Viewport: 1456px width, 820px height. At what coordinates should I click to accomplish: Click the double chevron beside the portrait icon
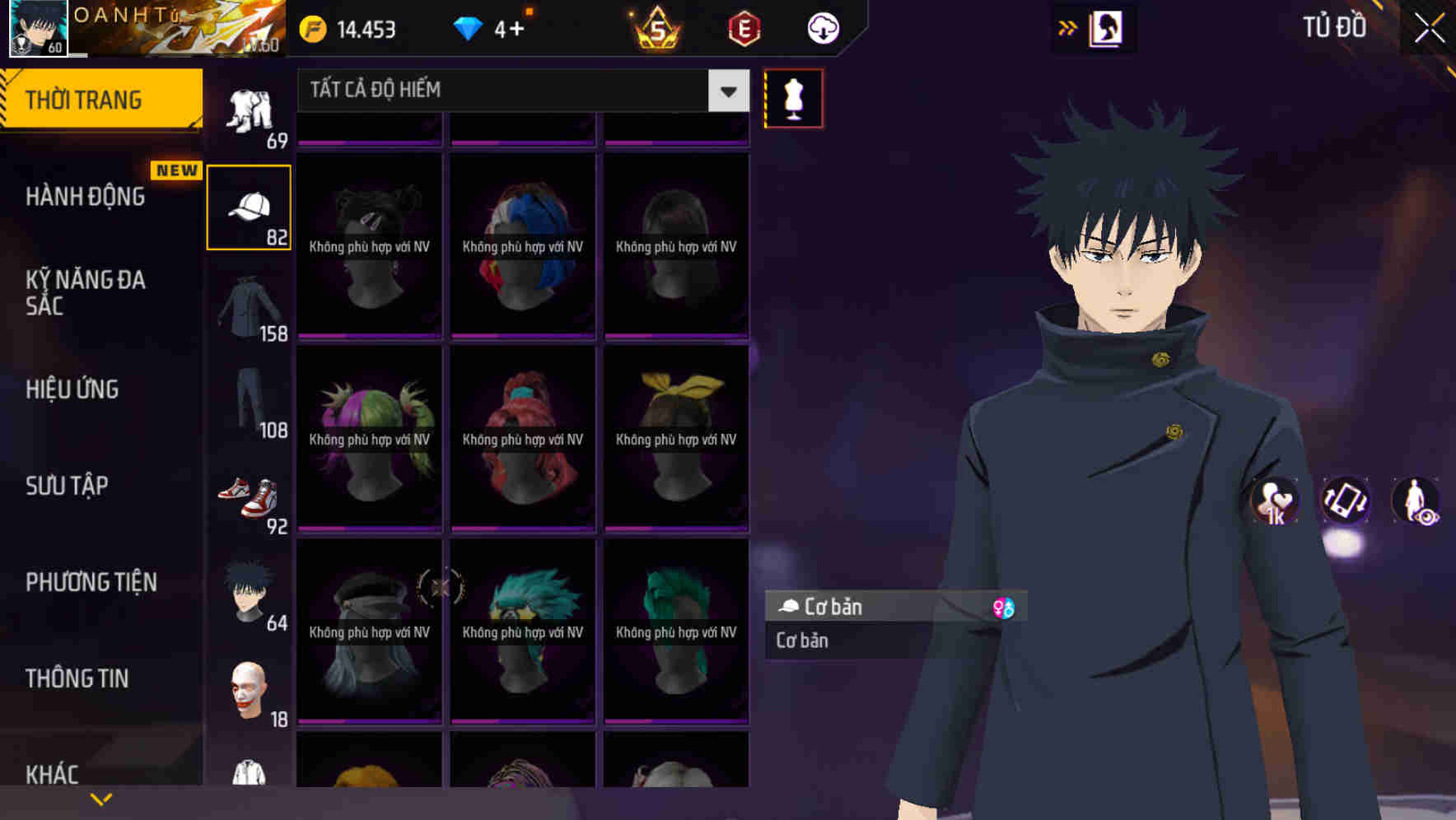1068,27
